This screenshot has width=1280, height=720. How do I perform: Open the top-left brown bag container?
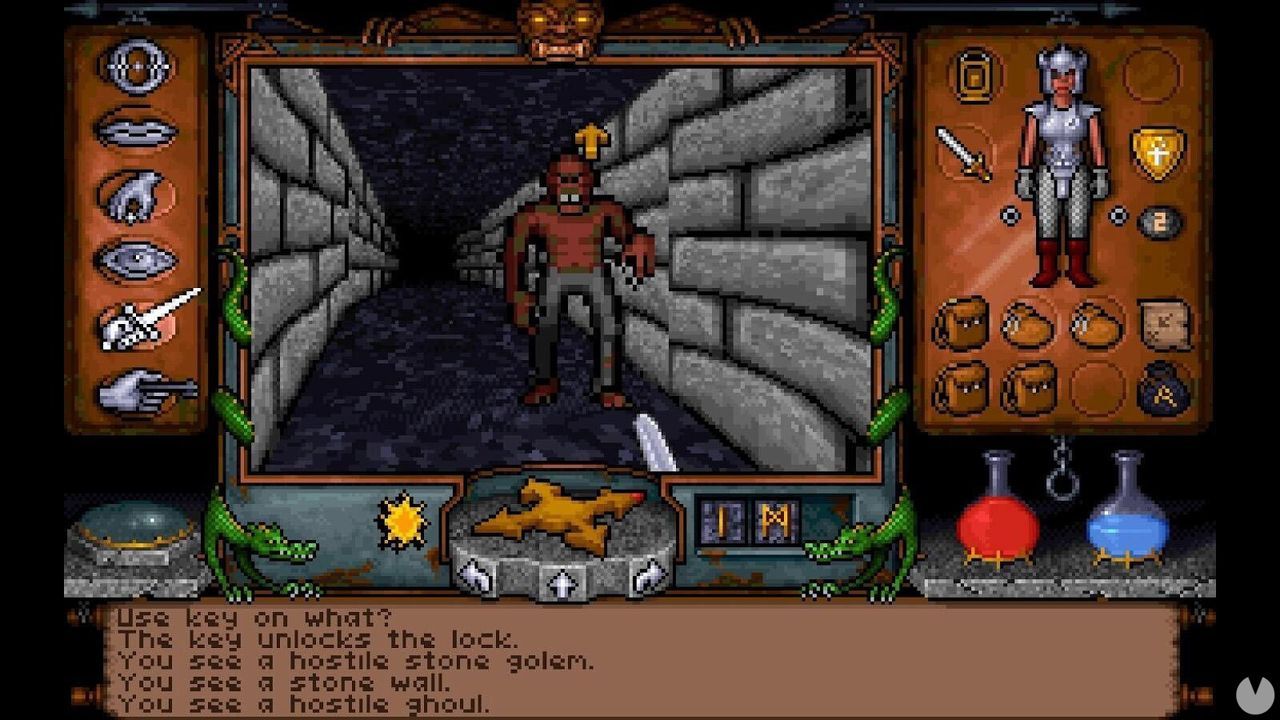963,323
